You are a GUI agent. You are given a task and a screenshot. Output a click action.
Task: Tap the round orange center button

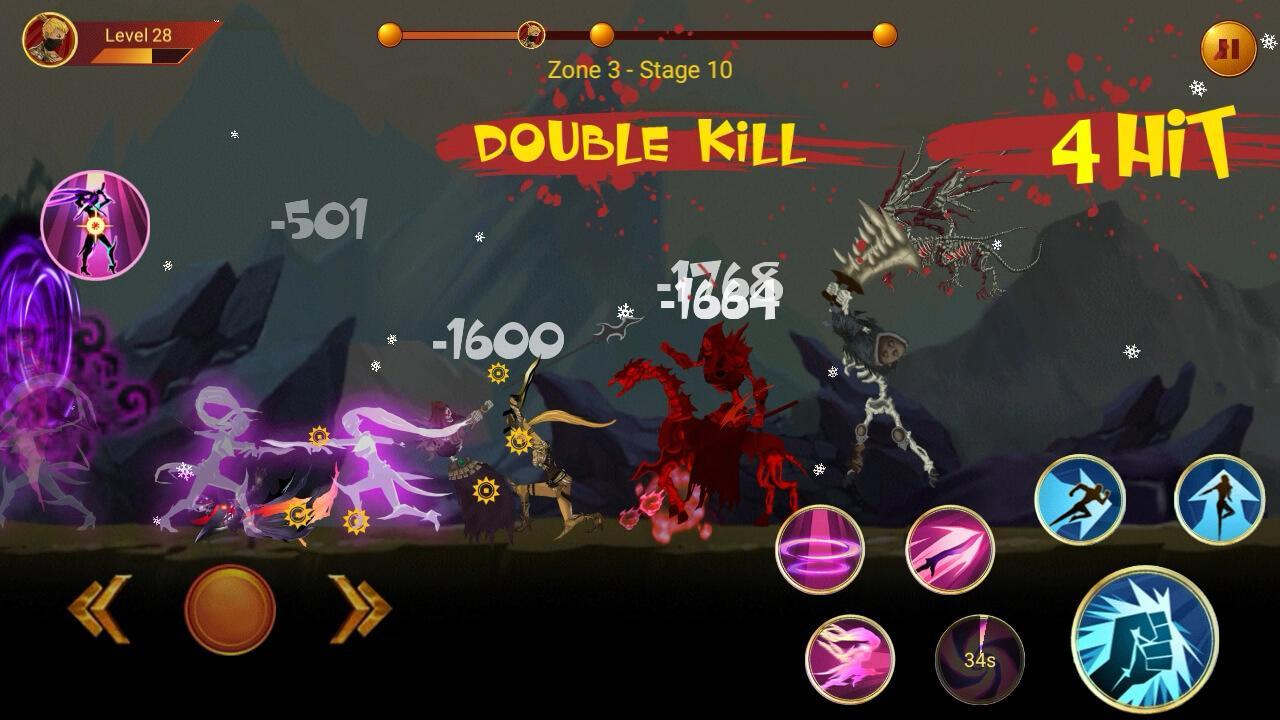[230, 609]
